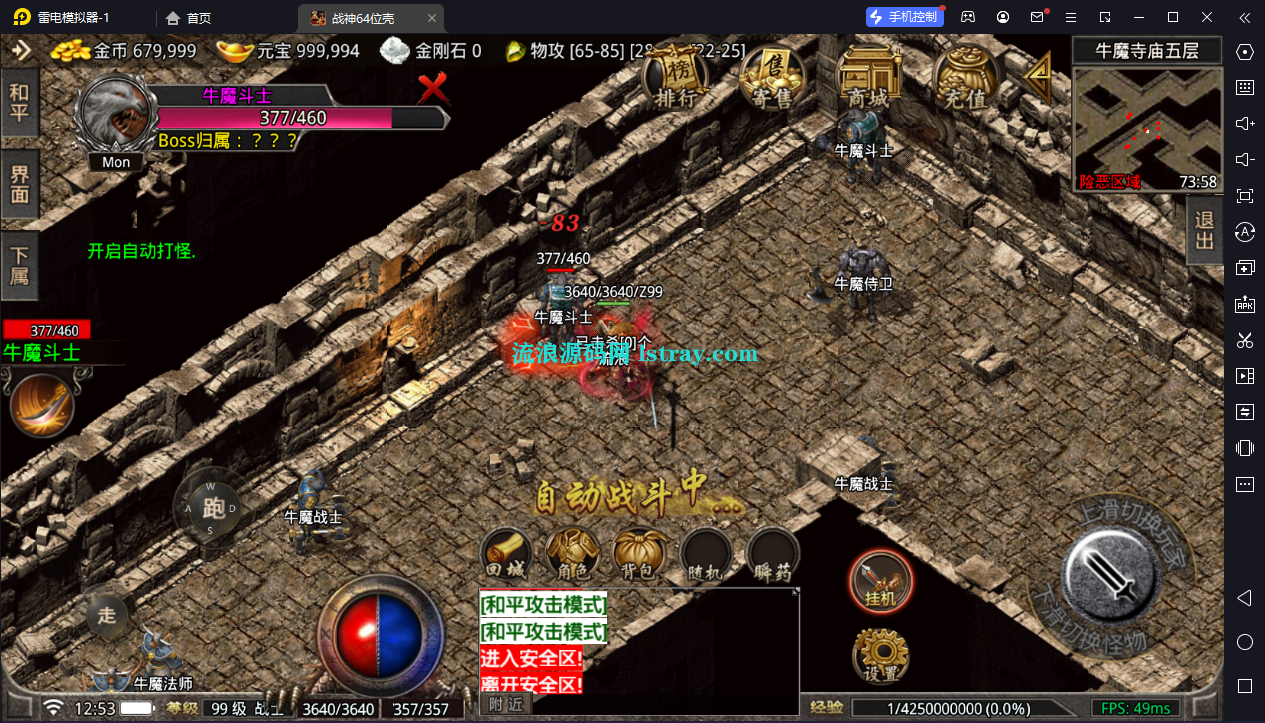
Task: Open the 界面 interface tab
Action: click(x=19, y=185)
